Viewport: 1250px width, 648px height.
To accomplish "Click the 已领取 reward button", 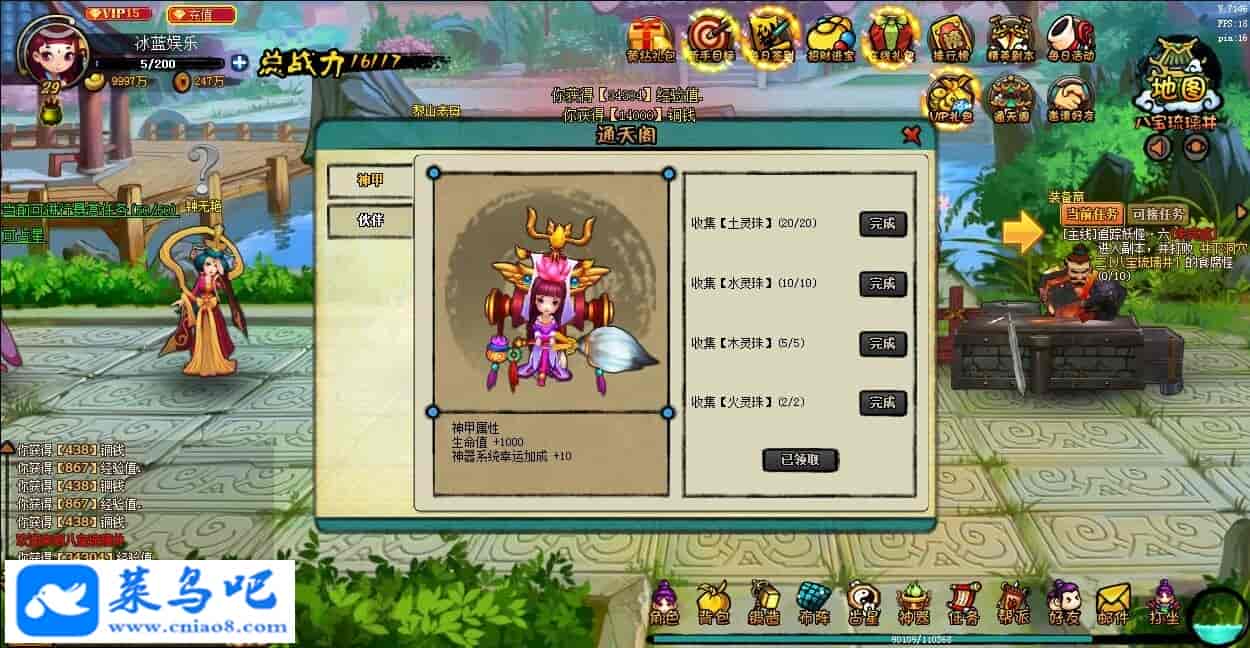I will tap(800, 460).
